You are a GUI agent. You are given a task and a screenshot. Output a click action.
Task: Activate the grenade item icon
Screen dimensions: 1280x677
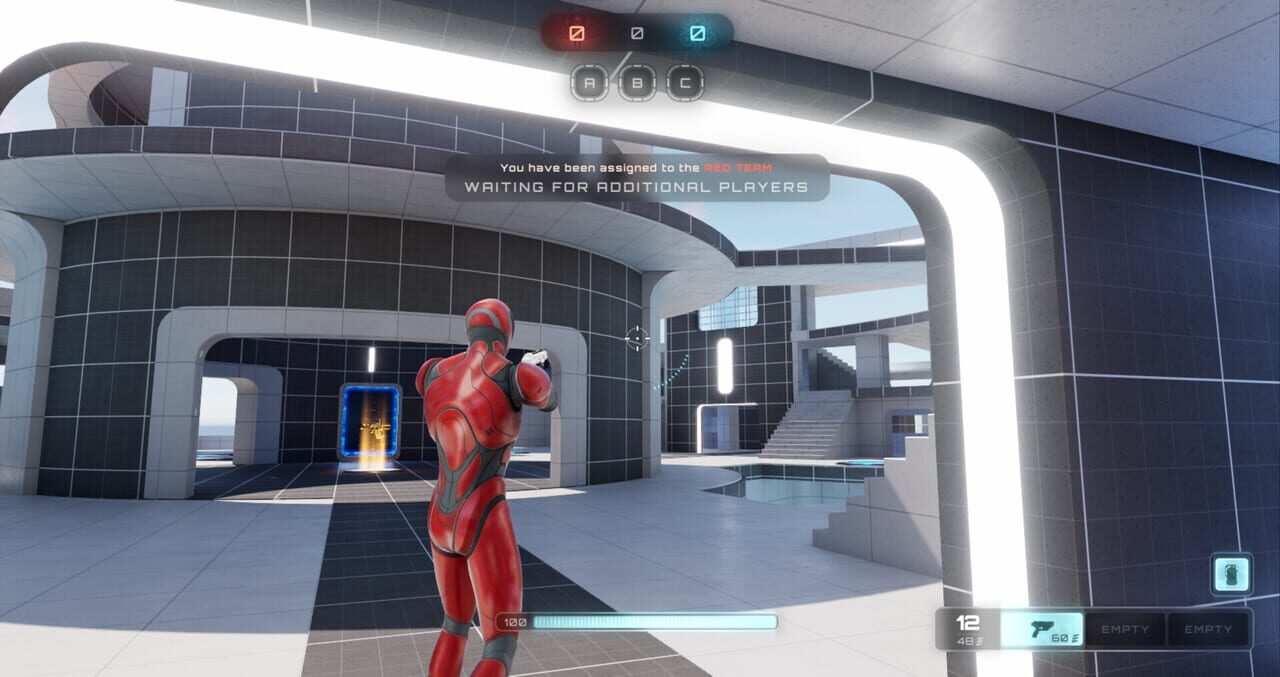[x=1231, y=574]
